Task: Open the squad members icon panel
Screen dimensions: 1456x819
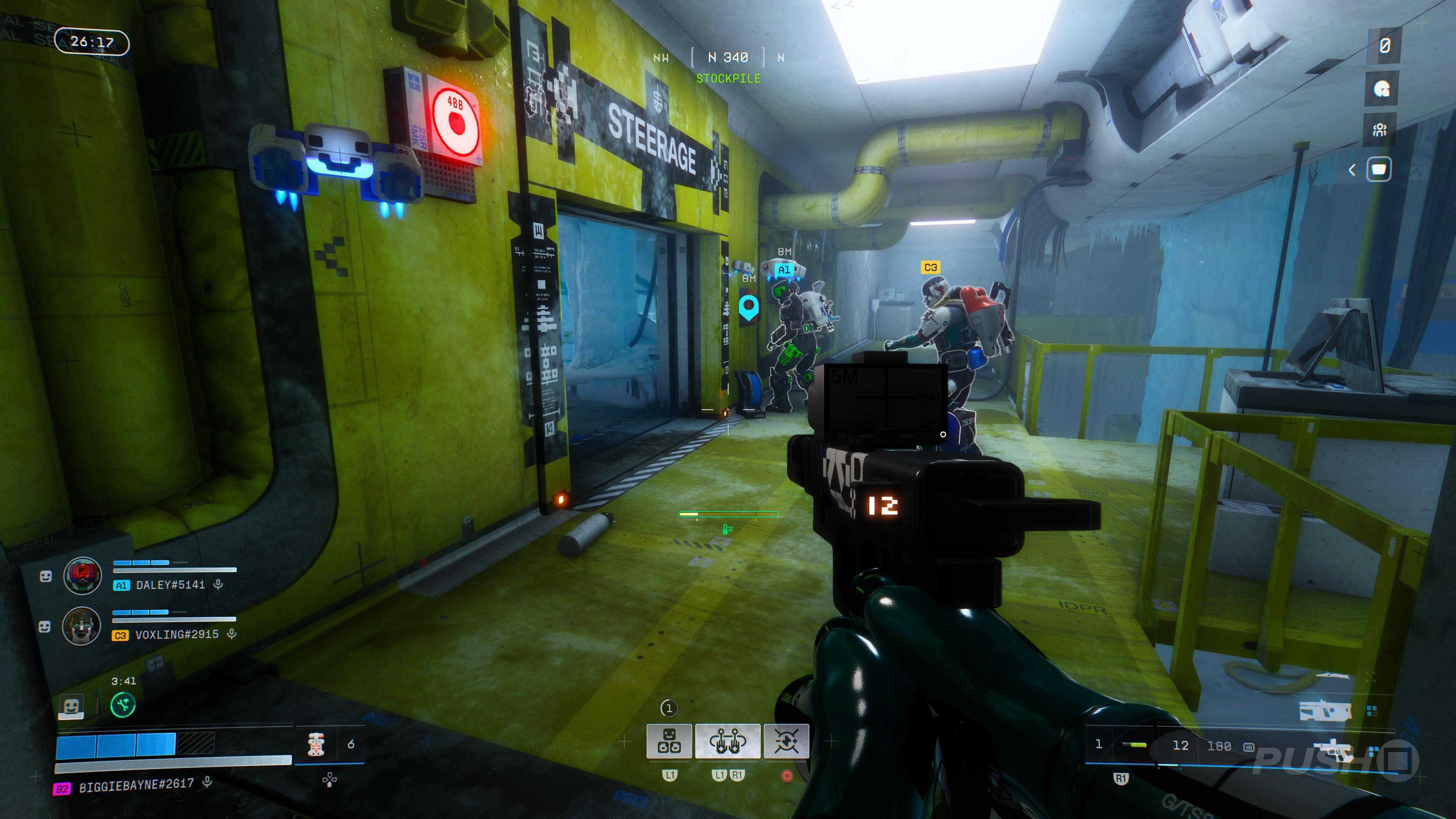Action: click(1380, 130)
